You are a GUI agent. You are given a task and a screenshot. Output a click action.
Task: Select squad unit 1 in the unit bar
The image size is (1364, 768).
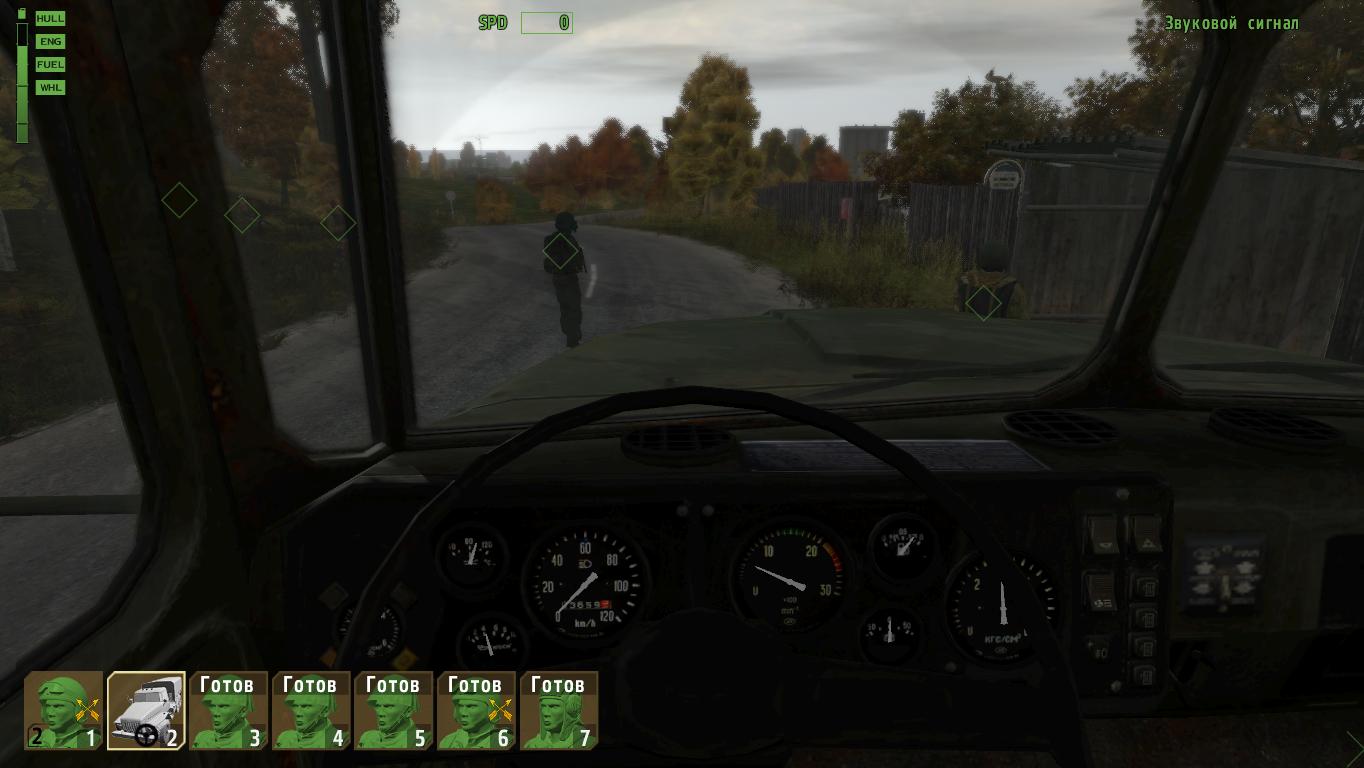64,710
